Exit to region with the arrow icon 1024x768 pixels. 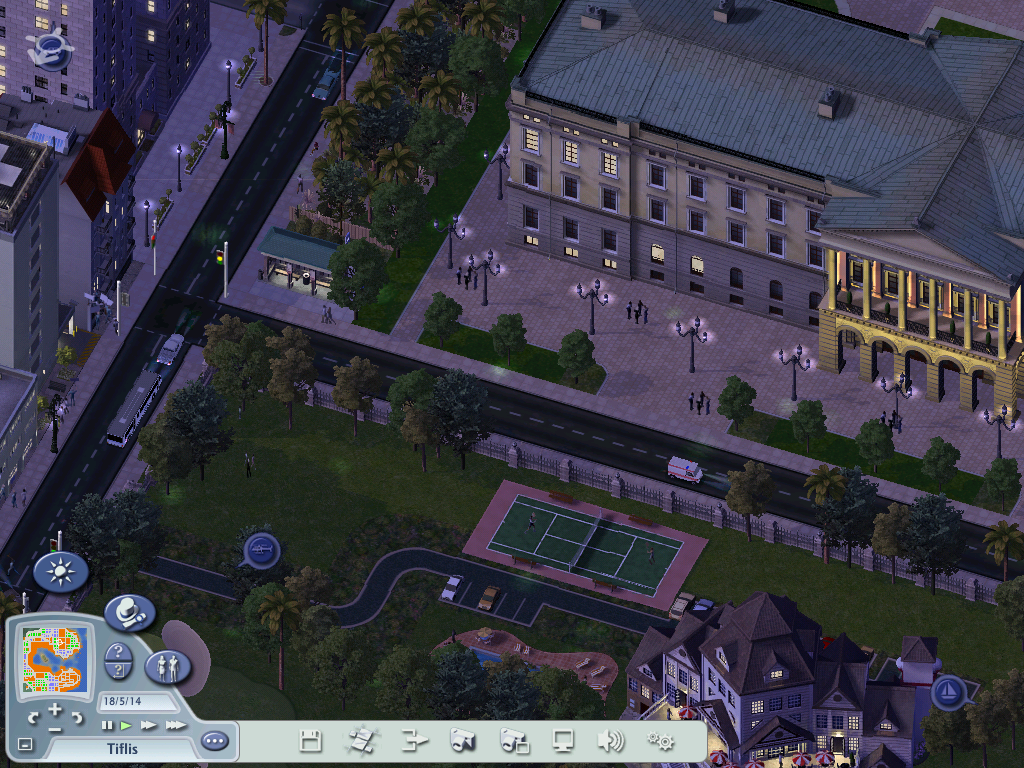coord(414,741)
